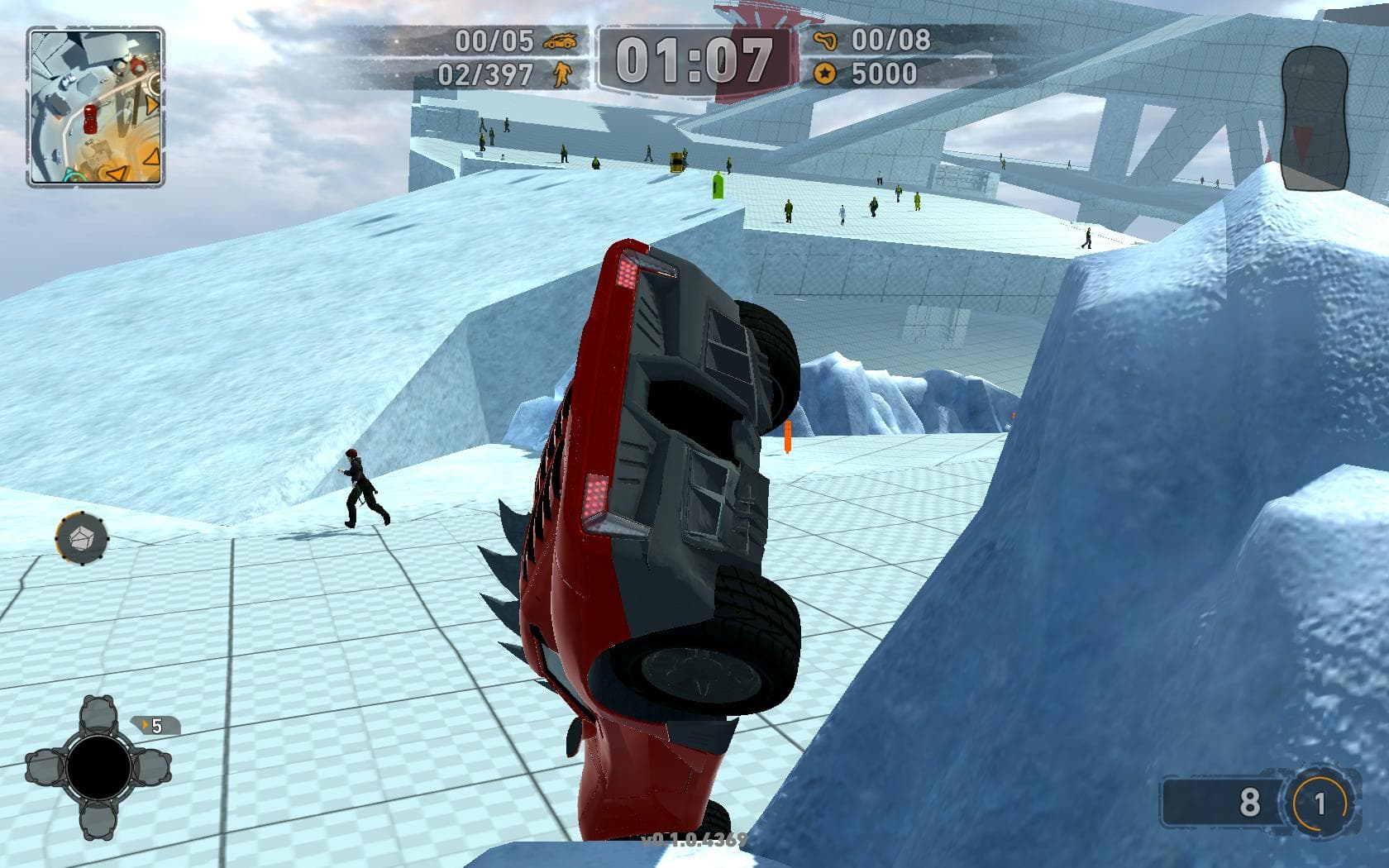Expand the arrow flag showing 5
This screenshot has width=1389, height=868.
[x=157, y=726]
